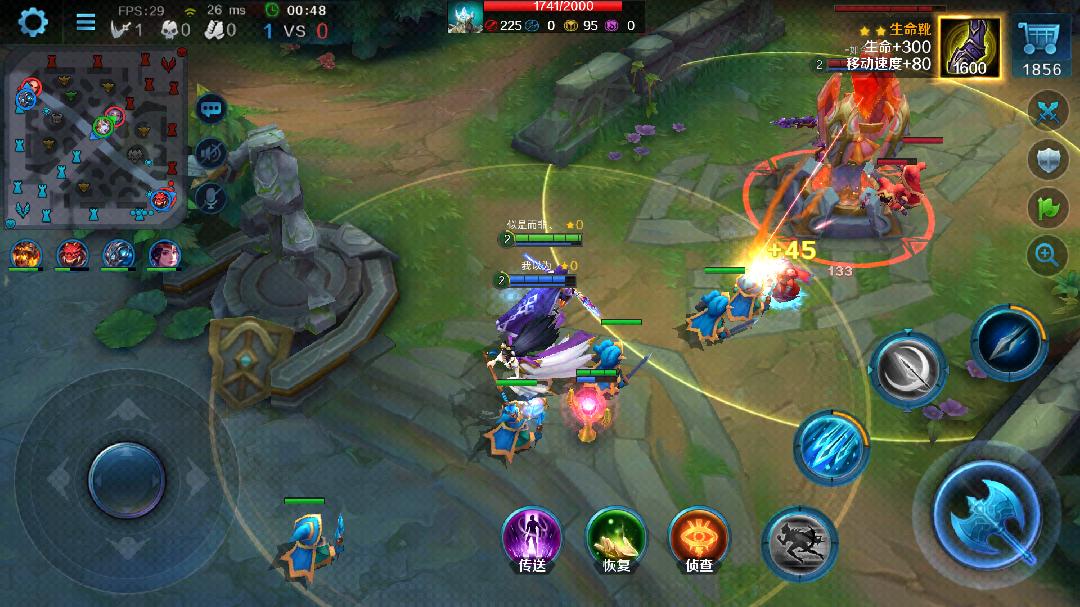Open the shop cart showing 1856 gold

1042,47
